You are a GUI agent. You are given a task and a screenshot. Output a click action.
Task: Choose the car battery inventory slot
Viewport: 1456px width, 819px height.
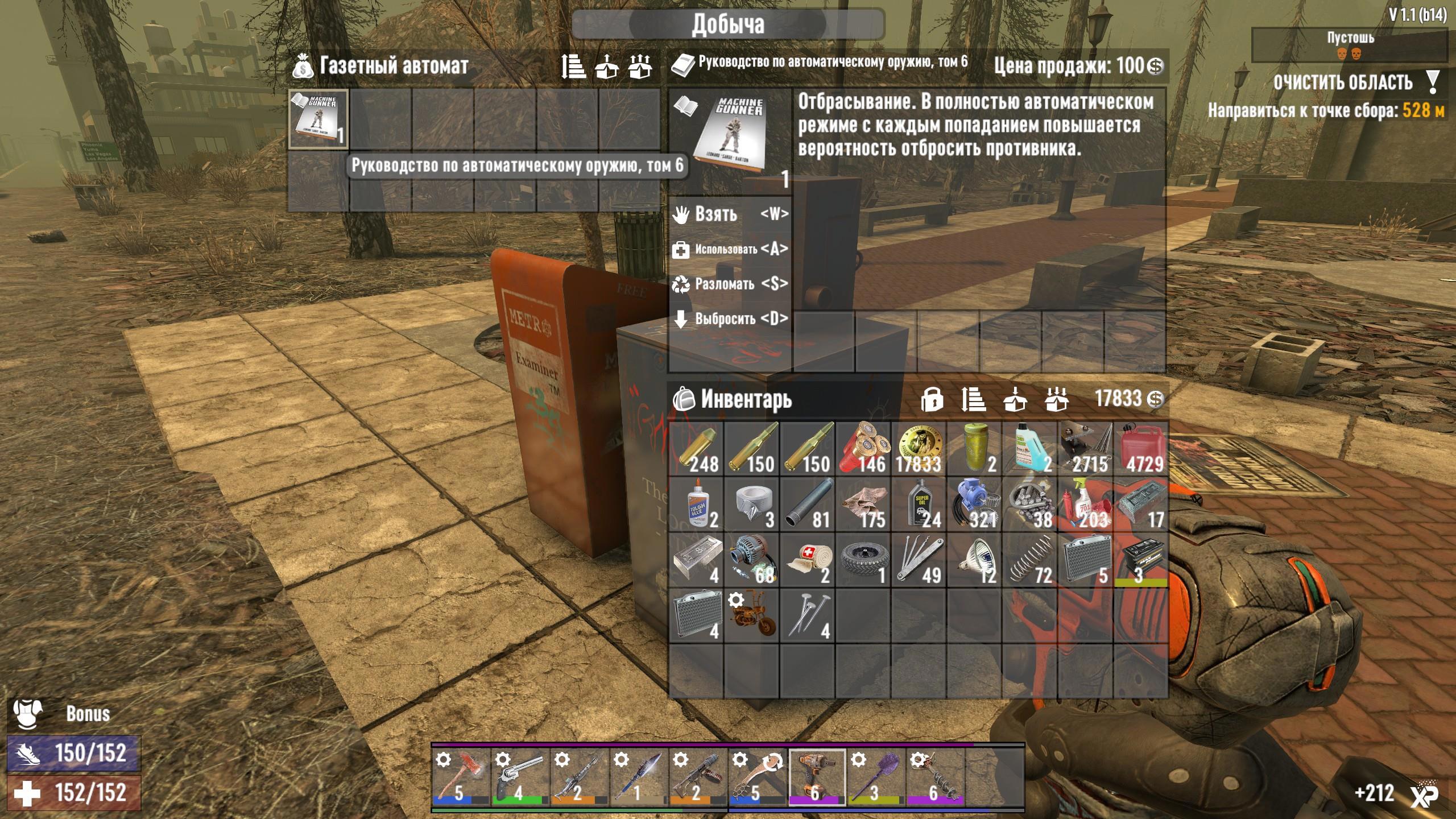tap(1140, 560)
